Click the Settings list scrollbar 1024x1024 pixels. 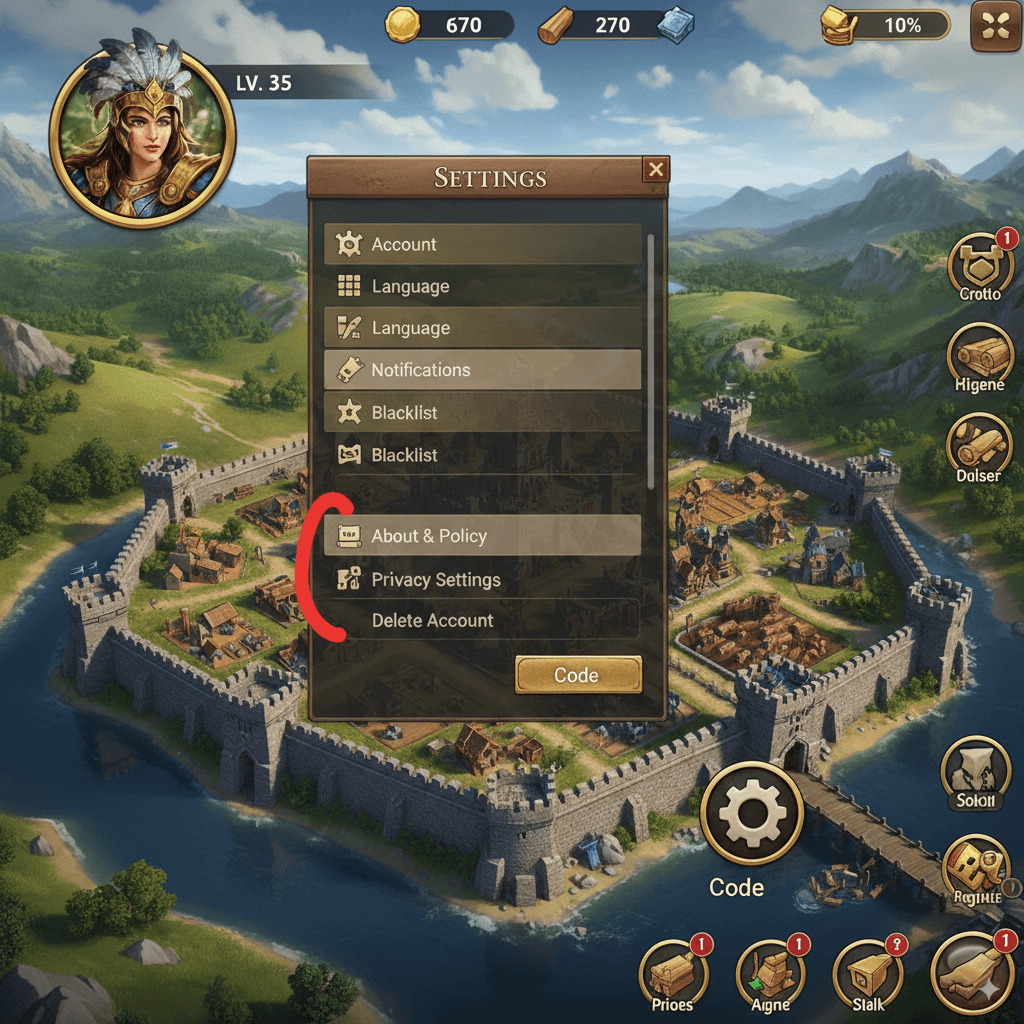652,360
